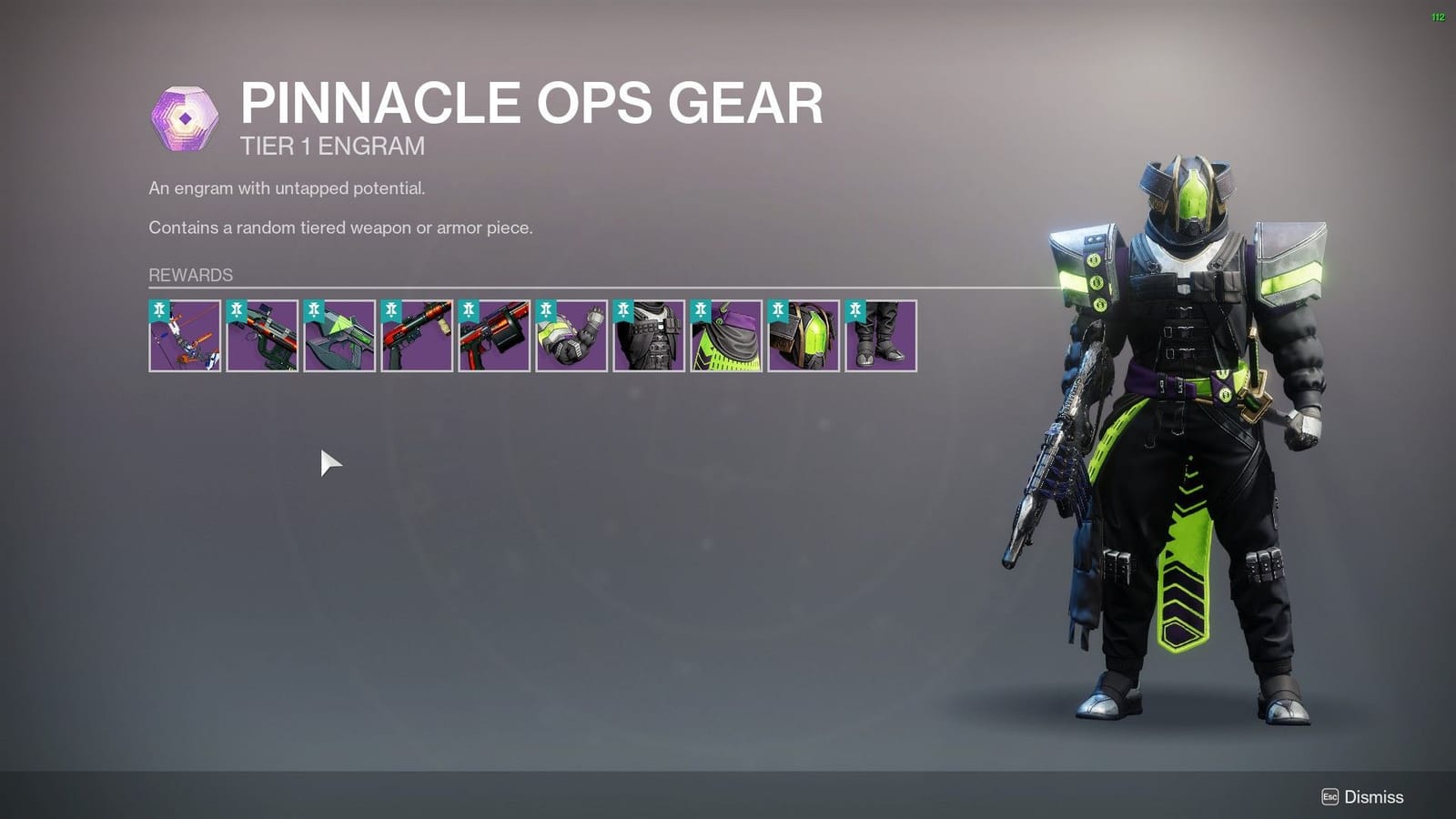Click the green 112 counter top right
Image resolution: width=1456 pixels, height=819 pixels.
(x=1439, y=15)
